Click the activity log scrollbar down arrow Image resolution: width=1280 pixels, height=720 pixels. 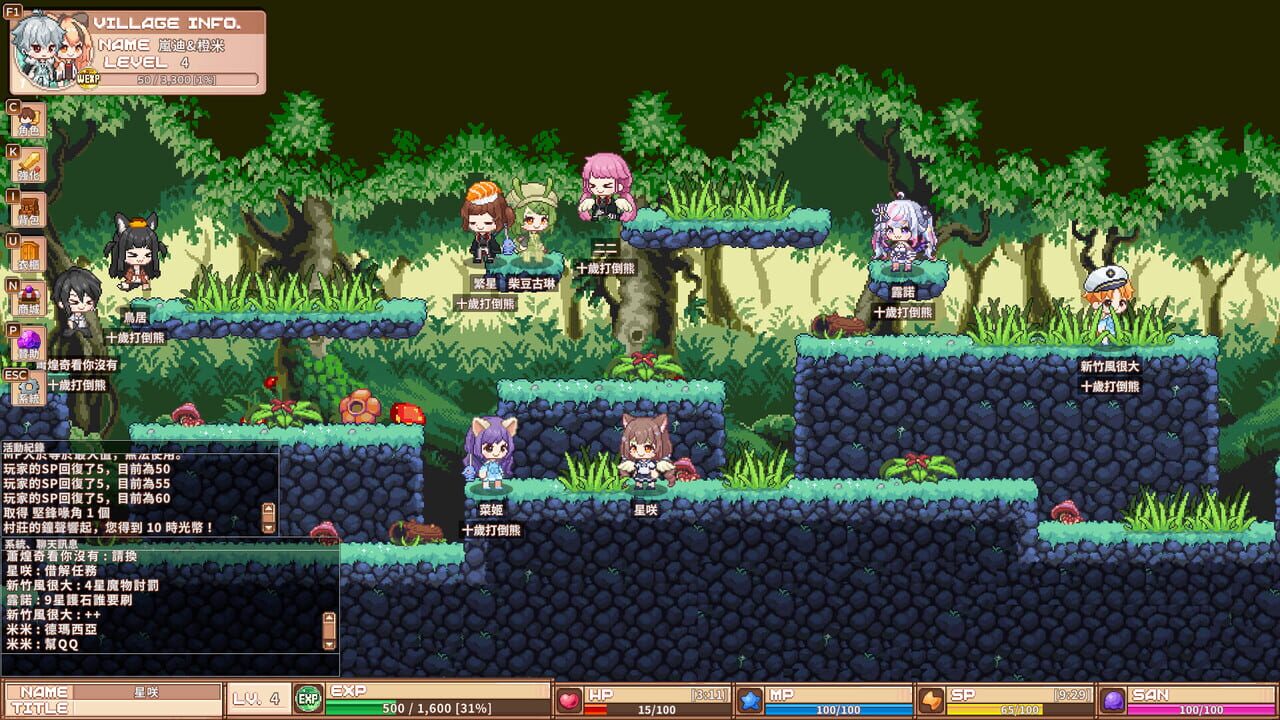click(x=267, y=529)
